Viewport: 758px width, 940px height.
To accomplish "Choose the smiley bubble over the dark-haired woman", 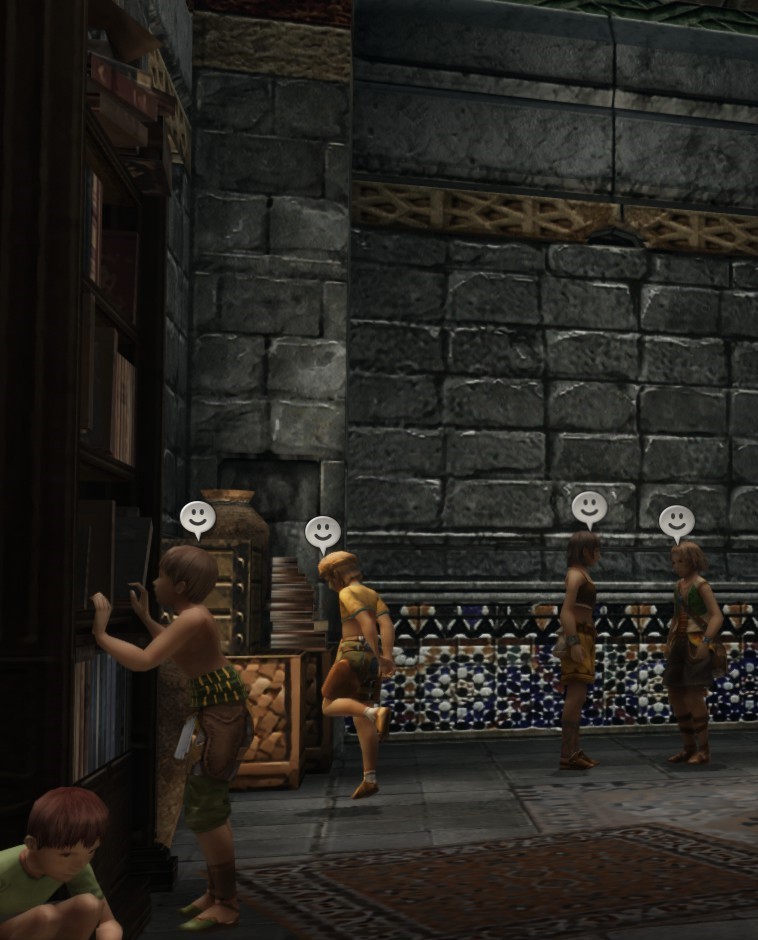I will pyautogui.click(x=589, y=508).
